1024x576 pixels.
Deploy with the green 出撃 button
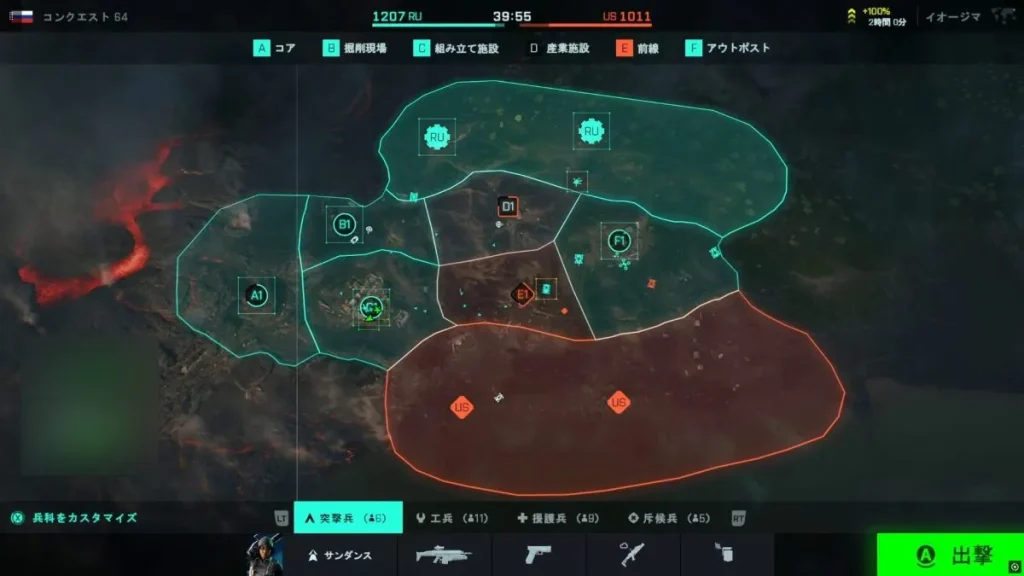tap(950, 554)
